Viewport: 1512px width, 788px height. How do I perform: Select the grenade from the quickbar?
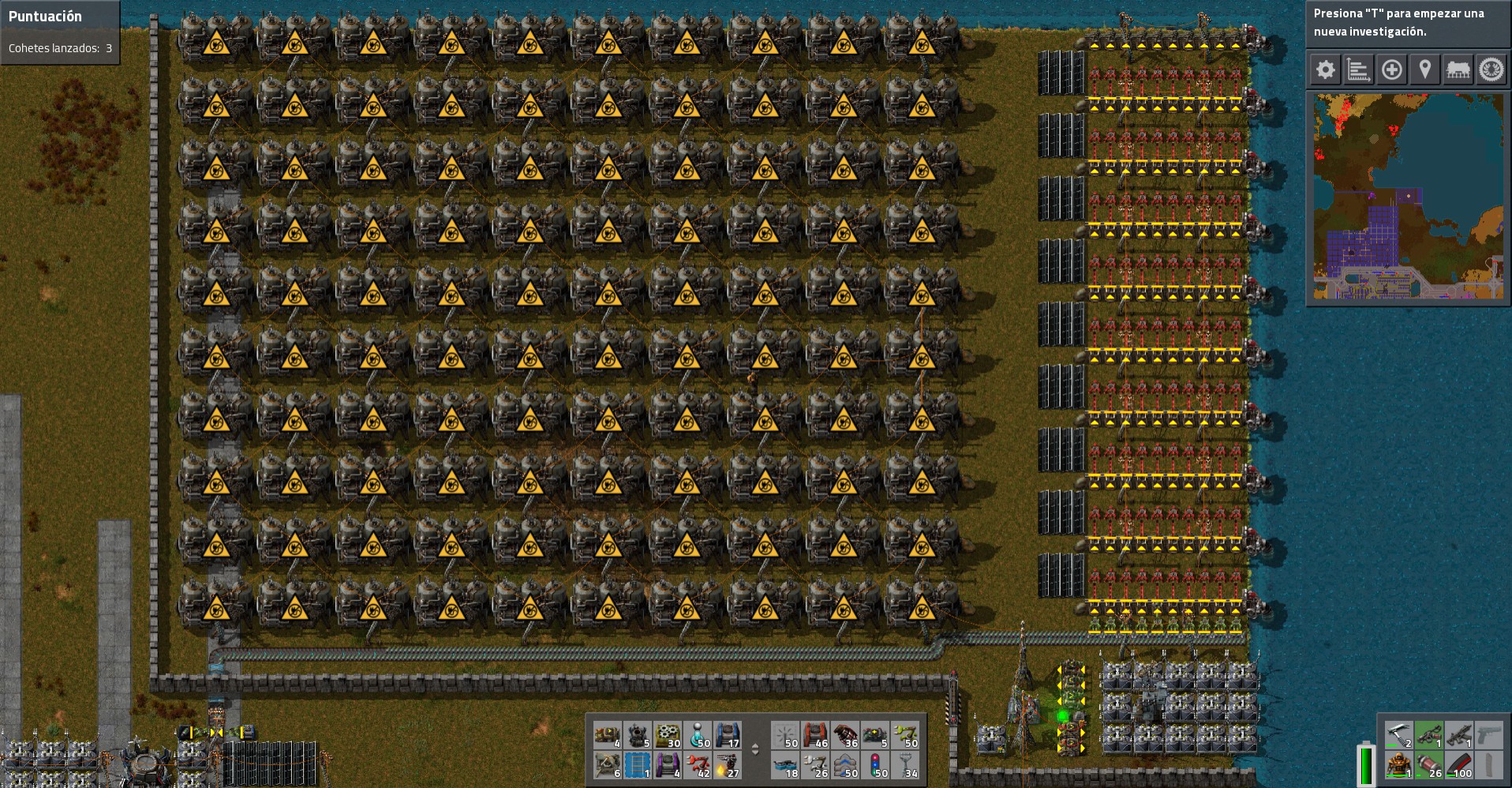pos(845,735)
